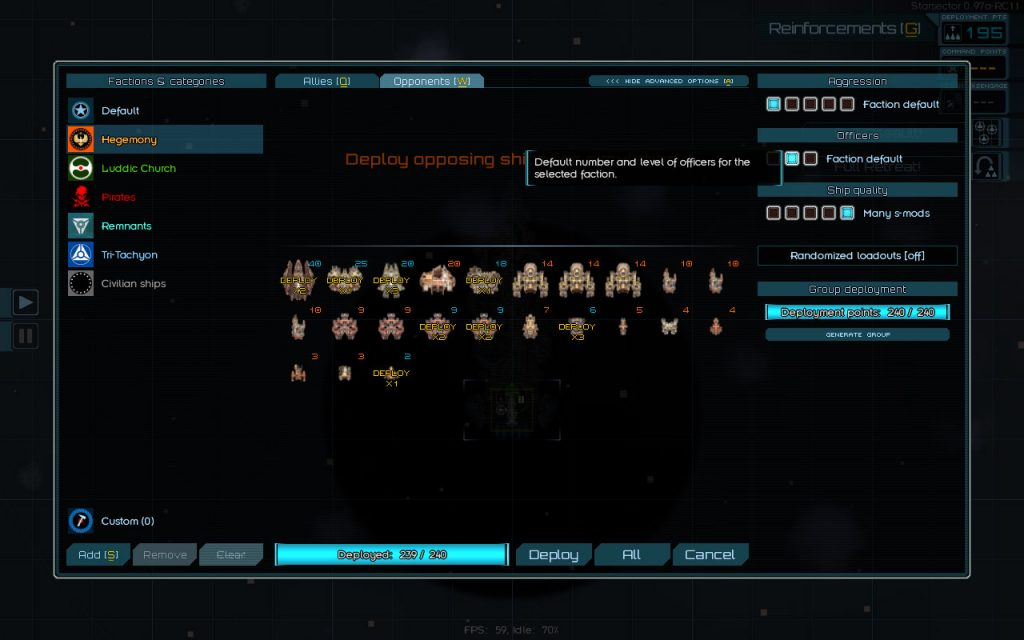Select the Default faction category
Viewport: 1024px width, 640px height.
point(120,111)
